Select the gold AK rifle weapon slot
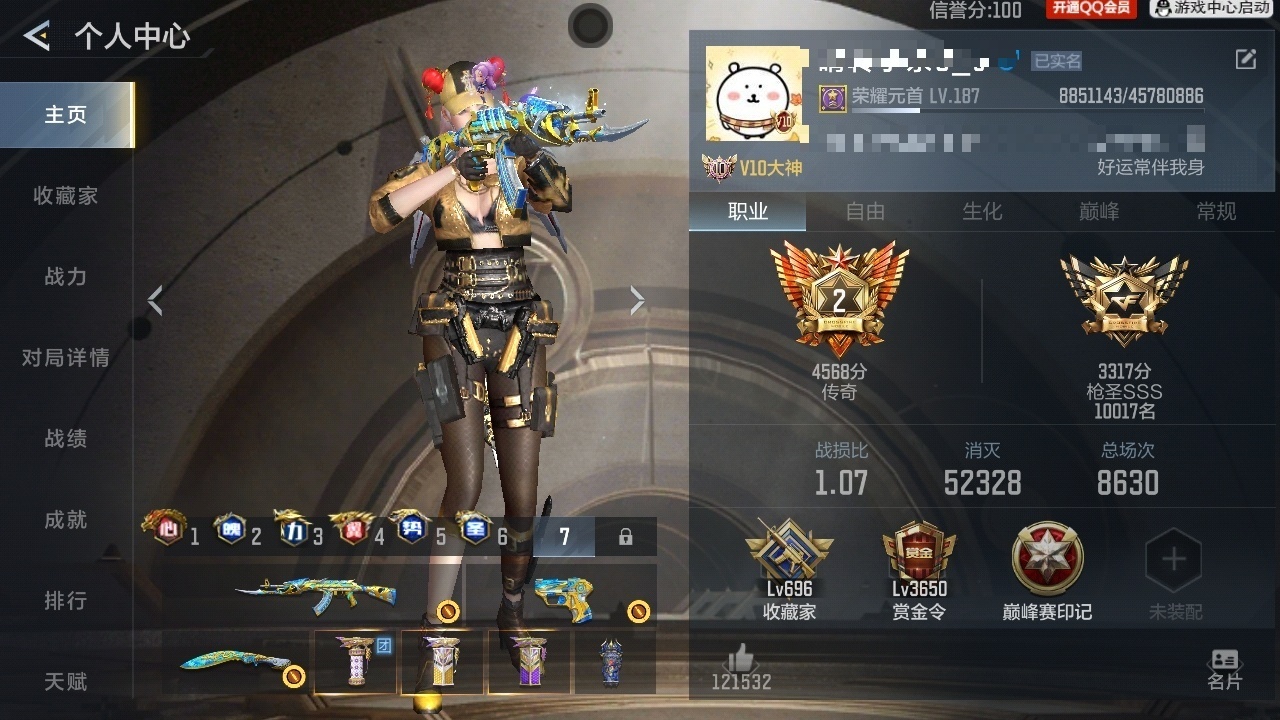This screenshot has height=720, width=1280. [x=316, y=594]
